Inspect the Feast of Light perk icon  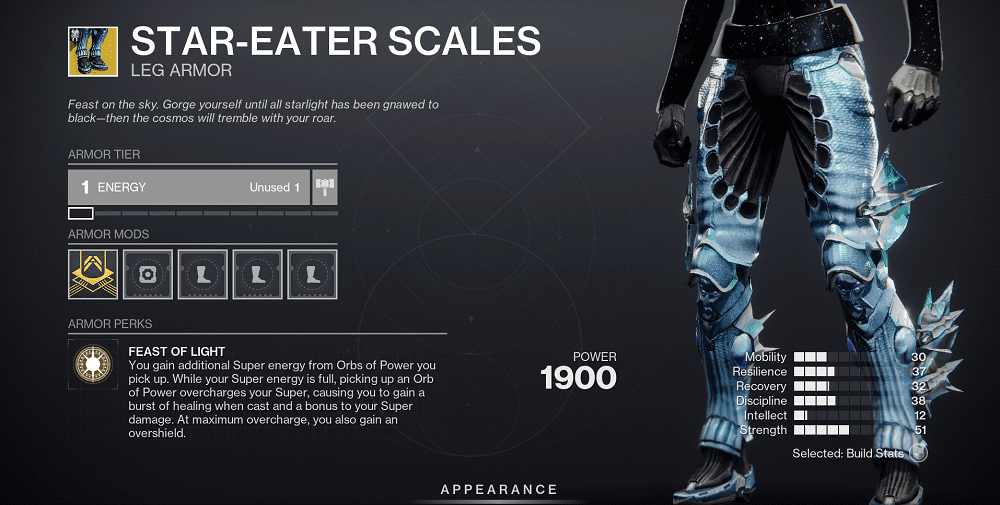92,365
